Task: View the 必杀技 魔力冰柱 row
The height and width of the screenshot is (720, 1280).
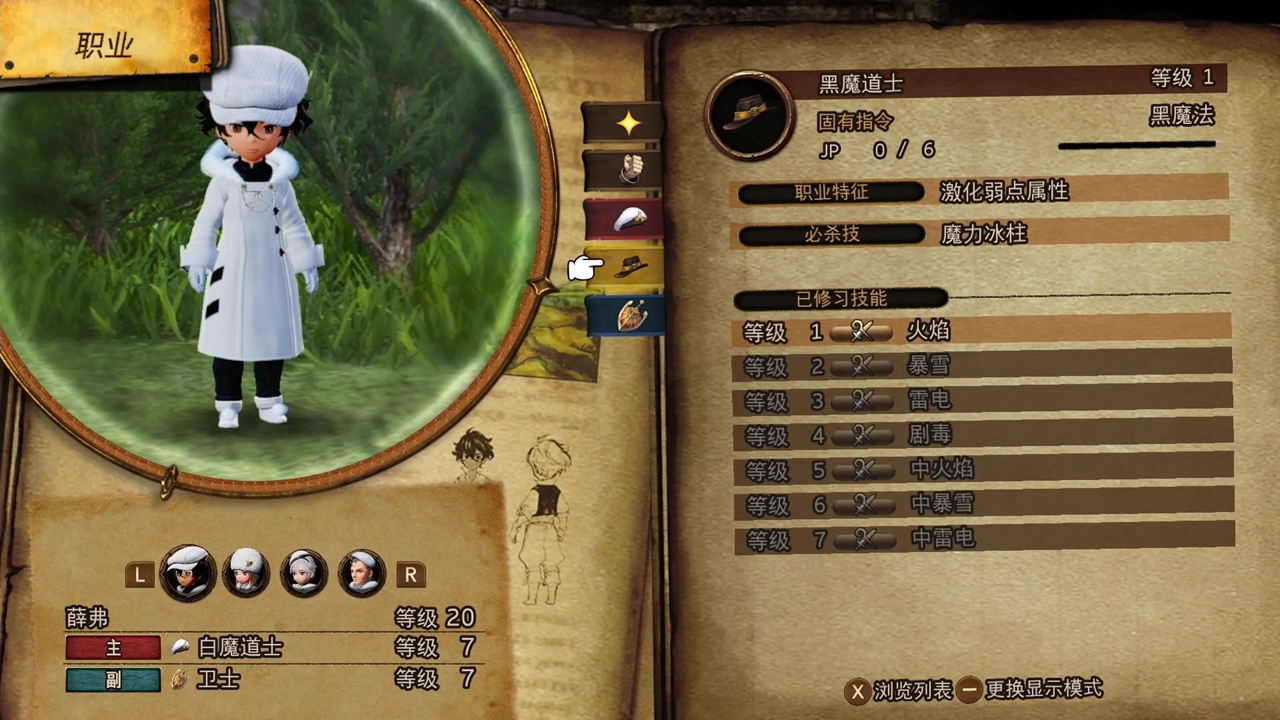Action: [980, 234]
